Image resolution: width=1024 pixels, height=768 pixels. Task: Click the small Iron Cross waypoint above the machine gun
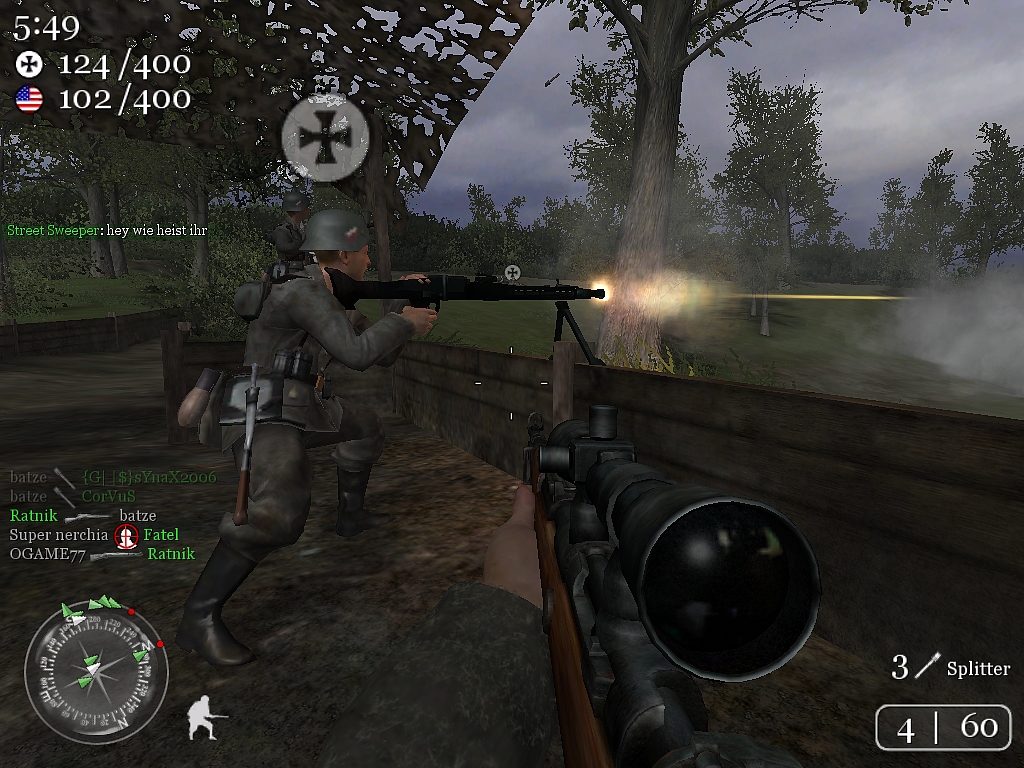tap(513, 272)
